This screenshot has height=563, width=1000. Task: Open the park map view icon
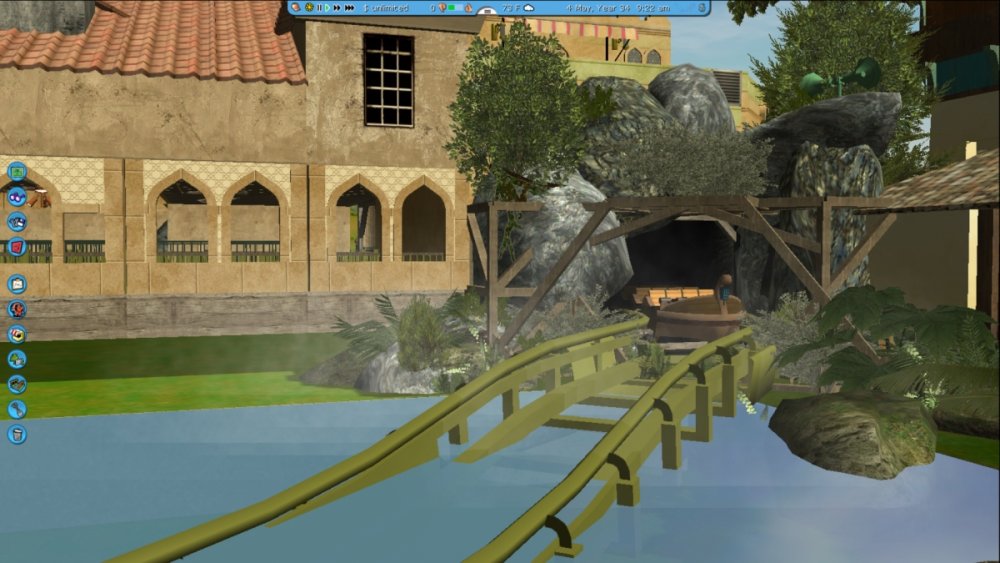point(17,171)
